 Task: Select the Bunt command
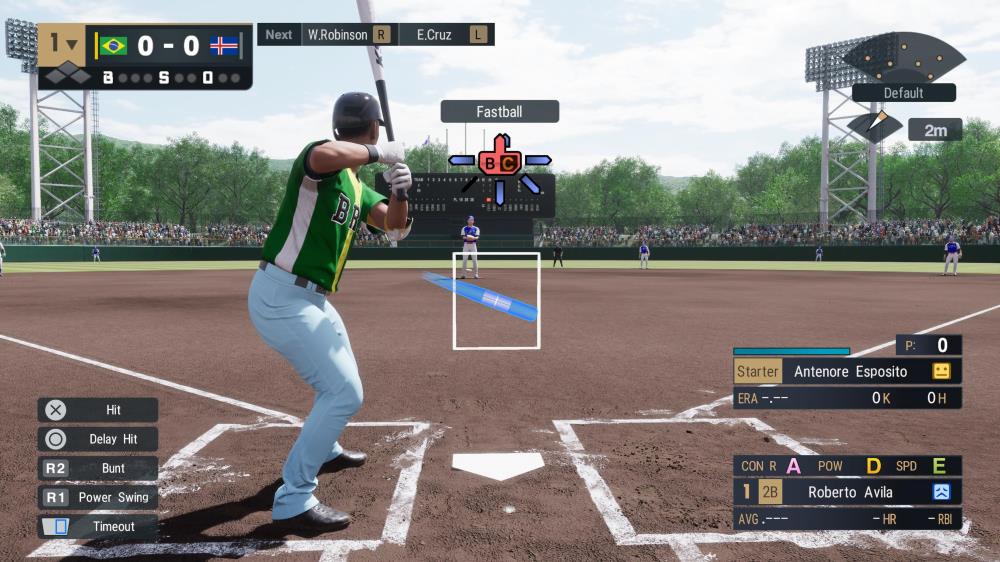tap(98, 468)
